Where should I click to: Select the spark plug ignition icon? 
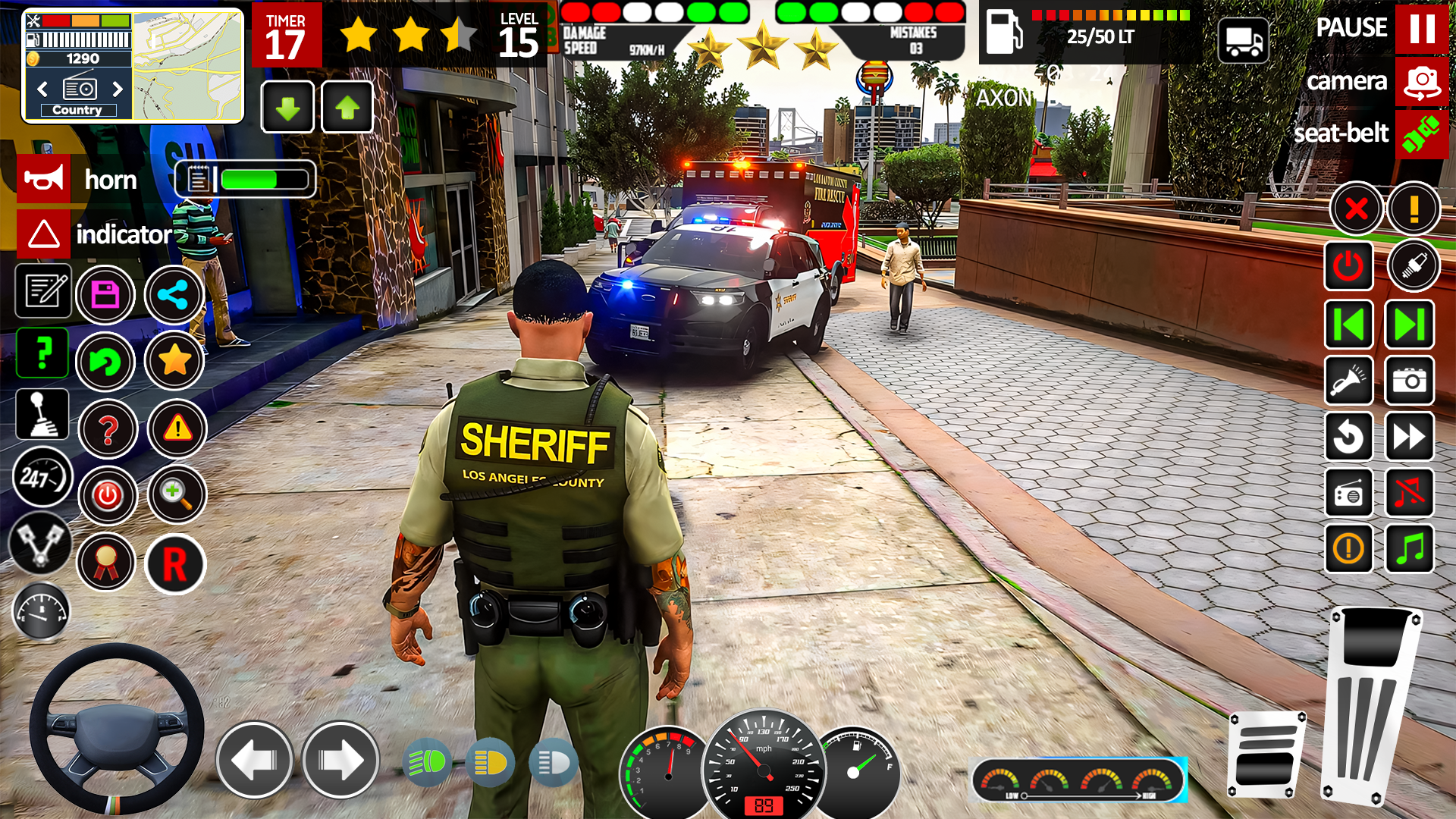coord(1415,266)
